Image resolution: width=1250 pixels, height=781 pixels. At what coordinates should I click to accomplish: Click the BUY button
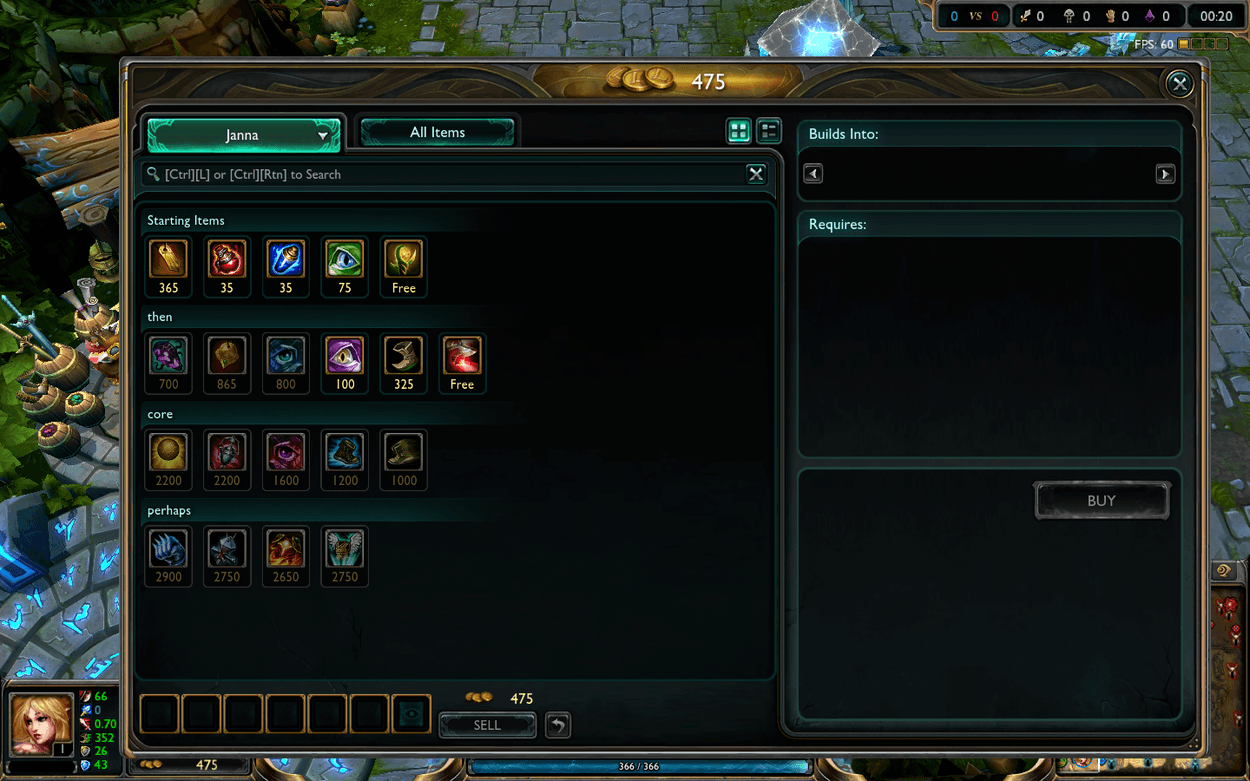1101,501
